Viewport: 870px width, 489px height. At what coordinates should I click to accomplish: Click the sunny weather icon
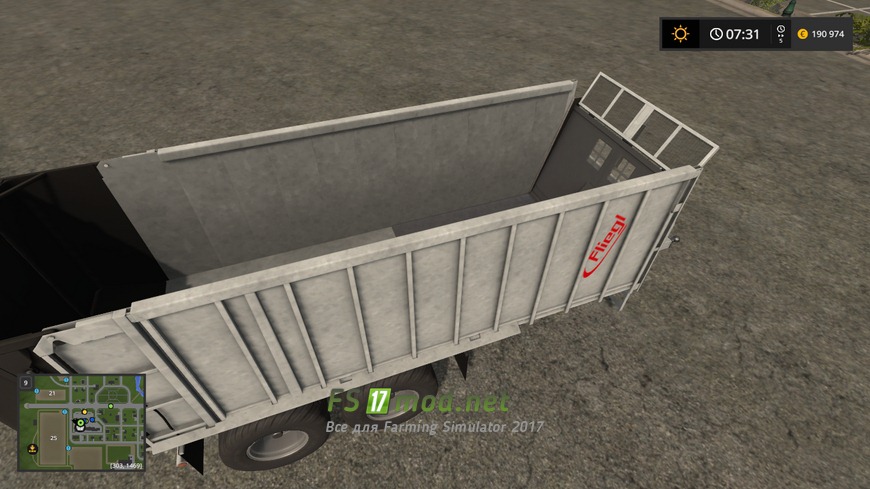click(x=681, y=34)
